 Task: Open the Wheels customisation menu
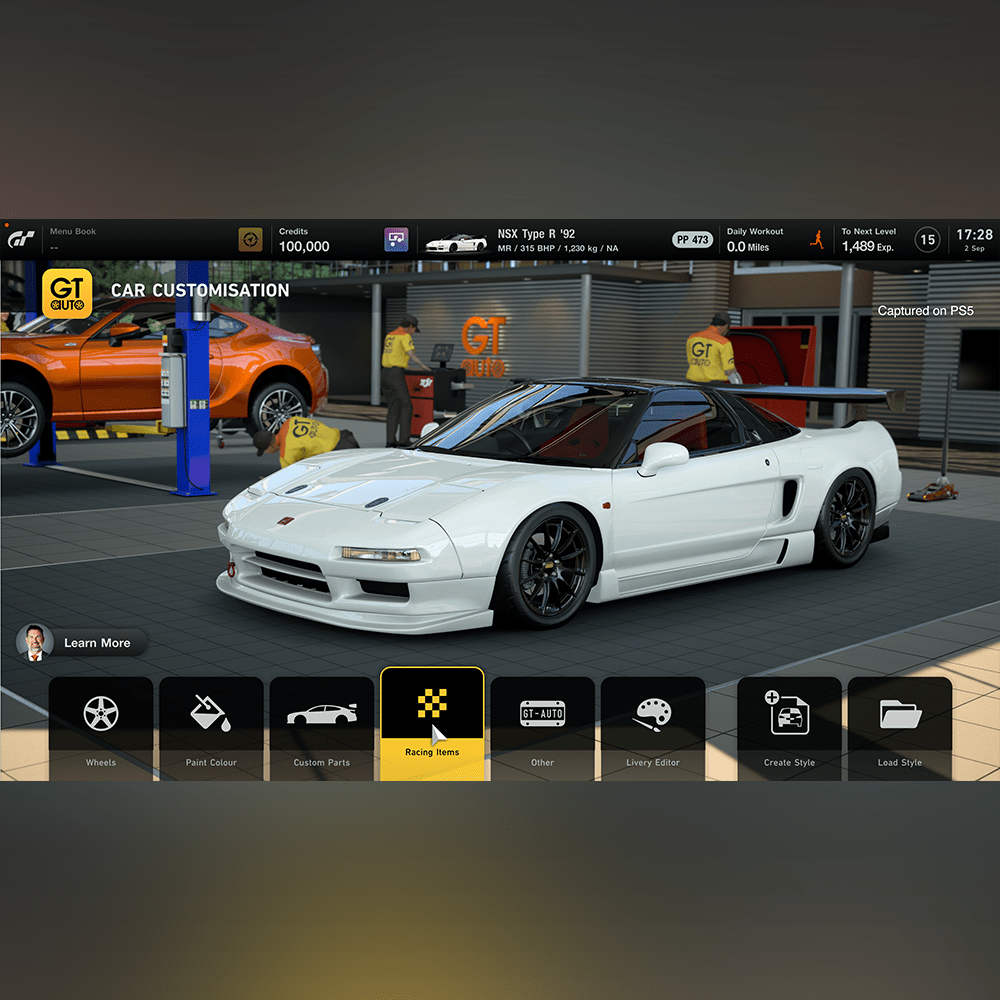[101, 726]
